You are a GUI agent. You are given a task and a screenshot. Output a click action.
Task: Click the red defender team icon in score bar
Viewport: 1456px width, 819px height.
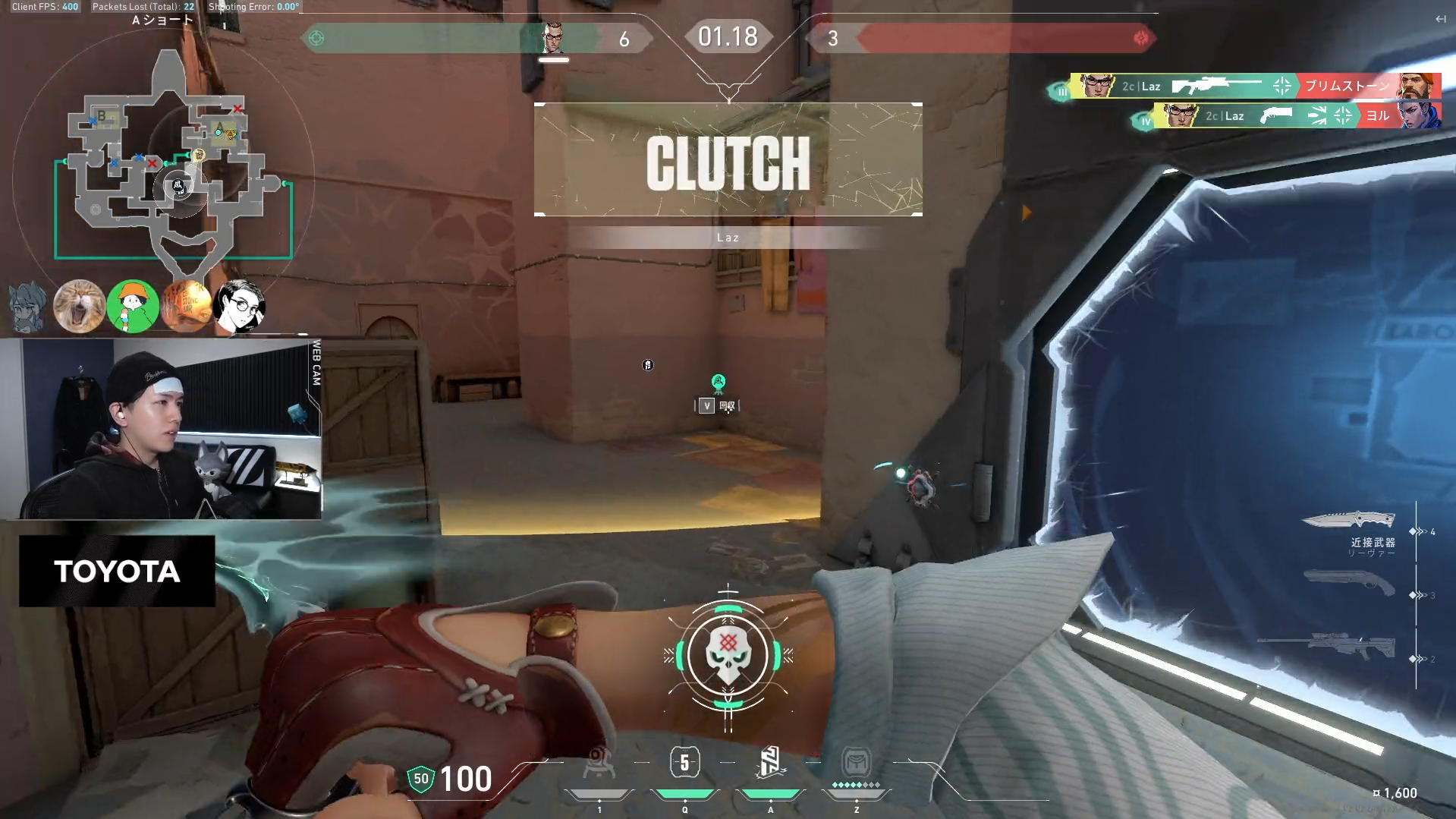point(1140,38)
